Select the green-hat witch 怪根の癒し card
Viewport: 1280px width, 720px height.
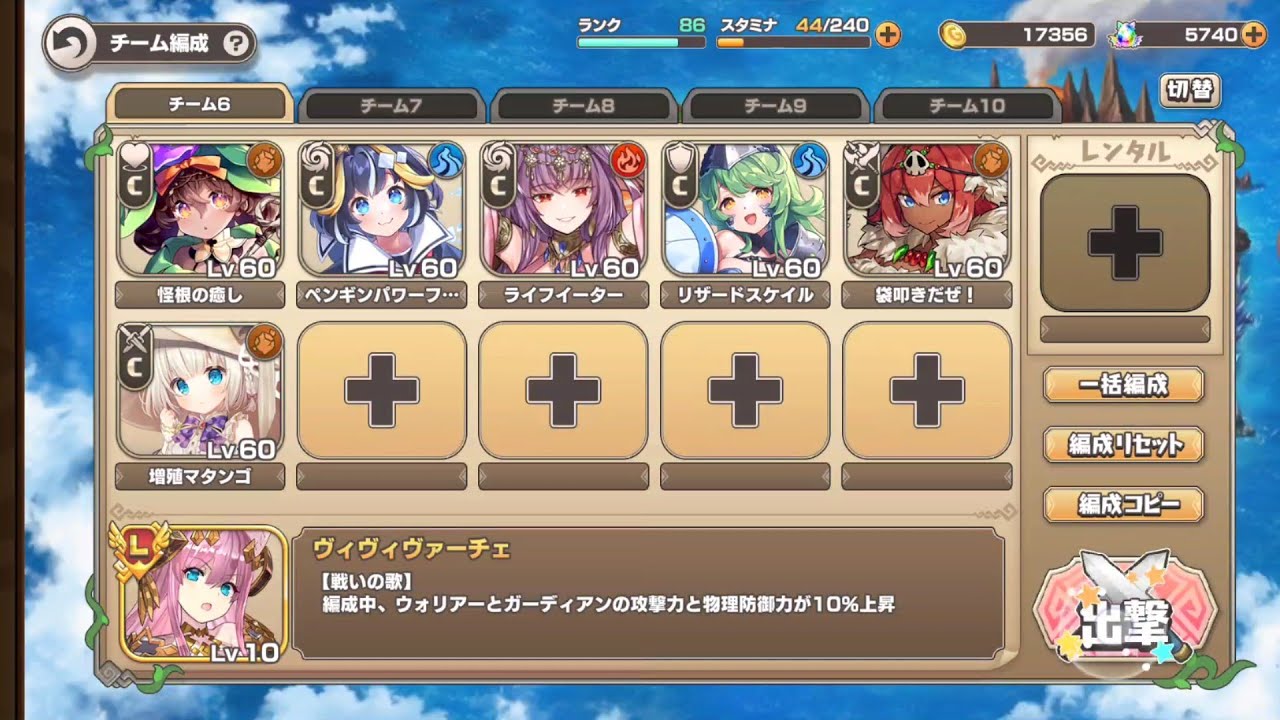200,210
